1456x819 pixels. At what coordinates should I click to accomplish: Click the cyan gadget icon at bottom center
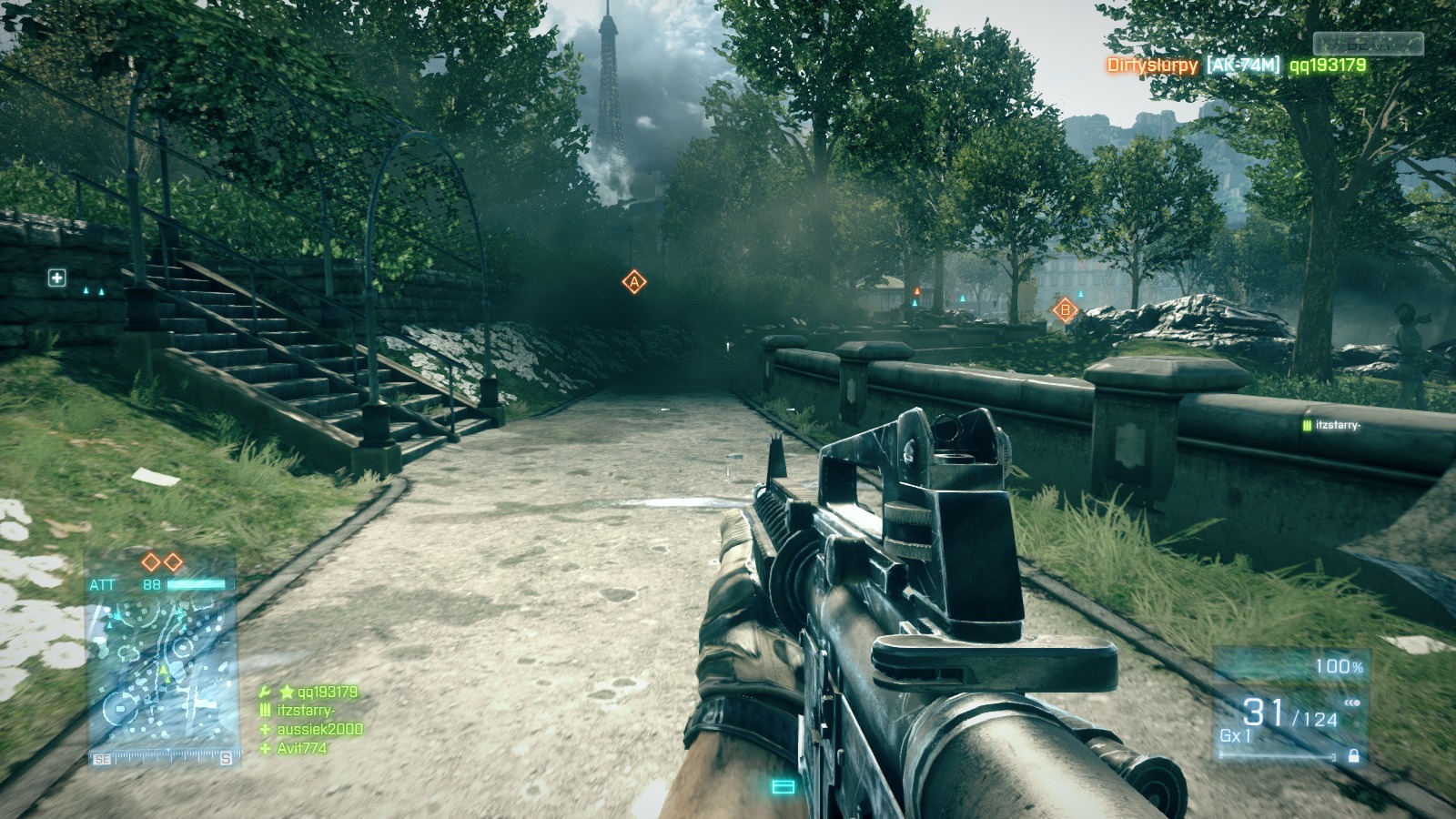click(x=783, y=786)
